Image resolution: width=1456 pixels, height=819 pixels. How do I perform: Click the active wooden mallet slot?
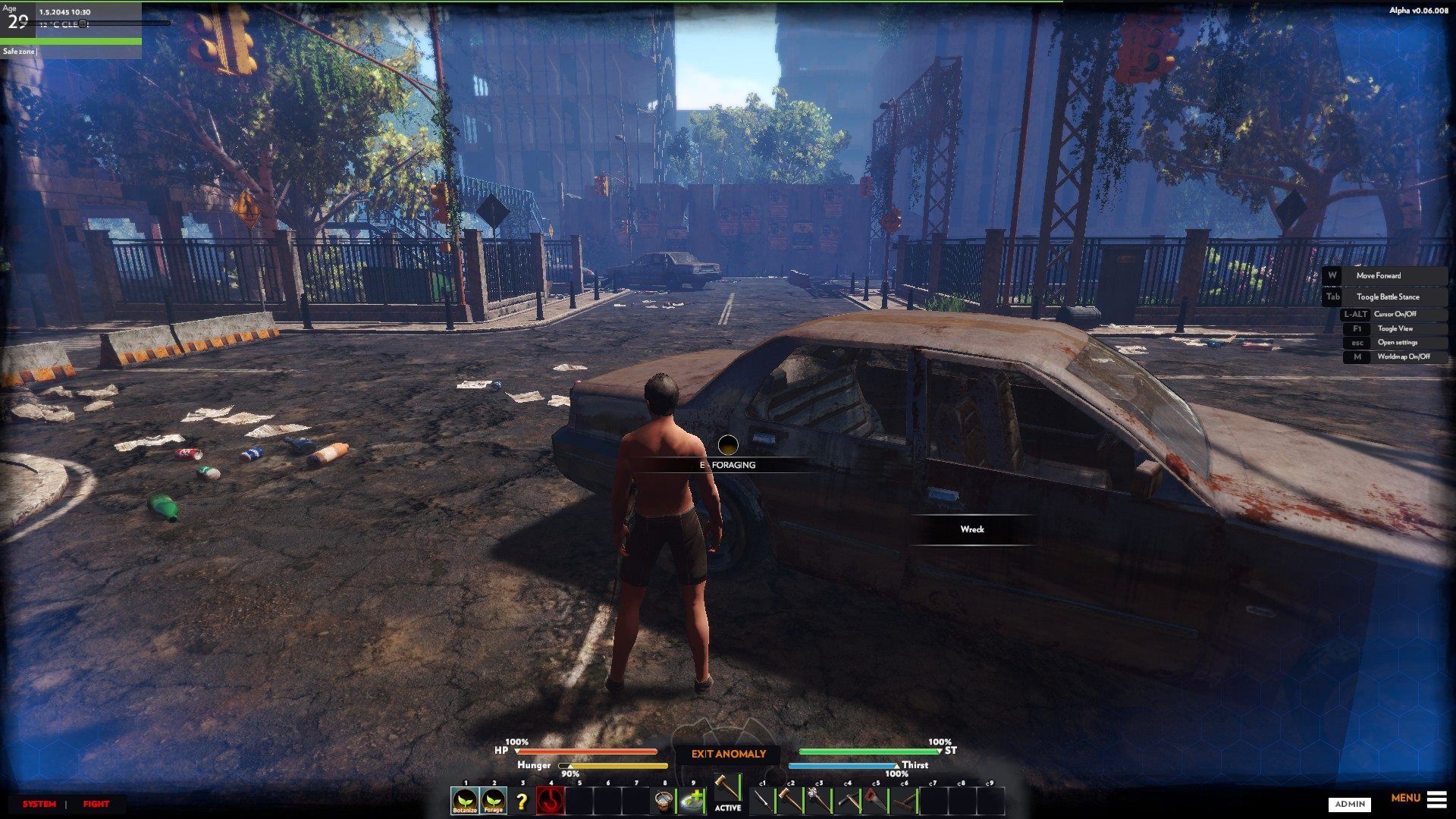pos(727,789)
